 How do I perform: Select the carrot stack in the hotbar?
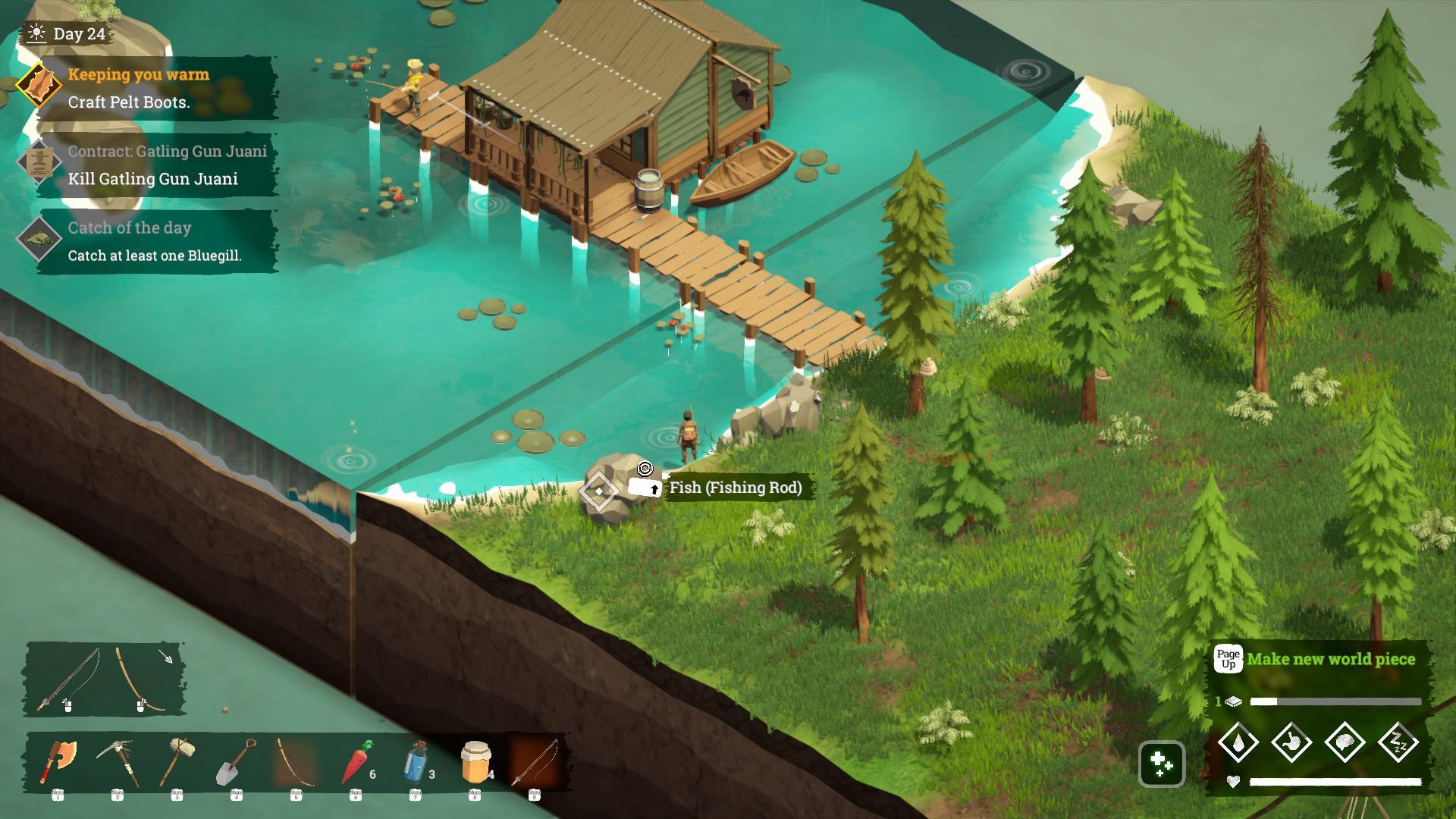point(356,761)
